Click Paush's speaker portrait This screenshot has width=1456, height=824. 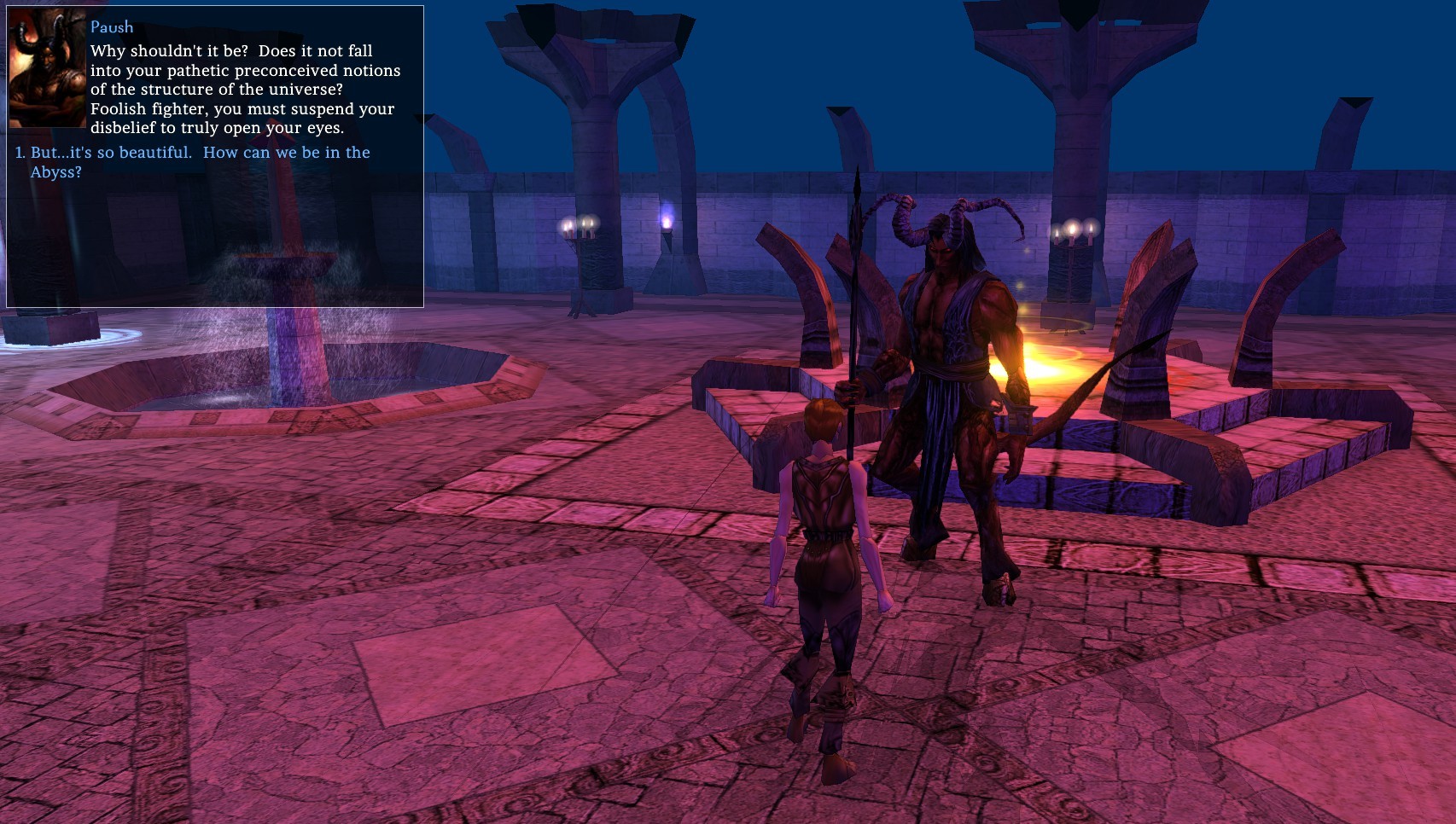click(x=47, y=69)
